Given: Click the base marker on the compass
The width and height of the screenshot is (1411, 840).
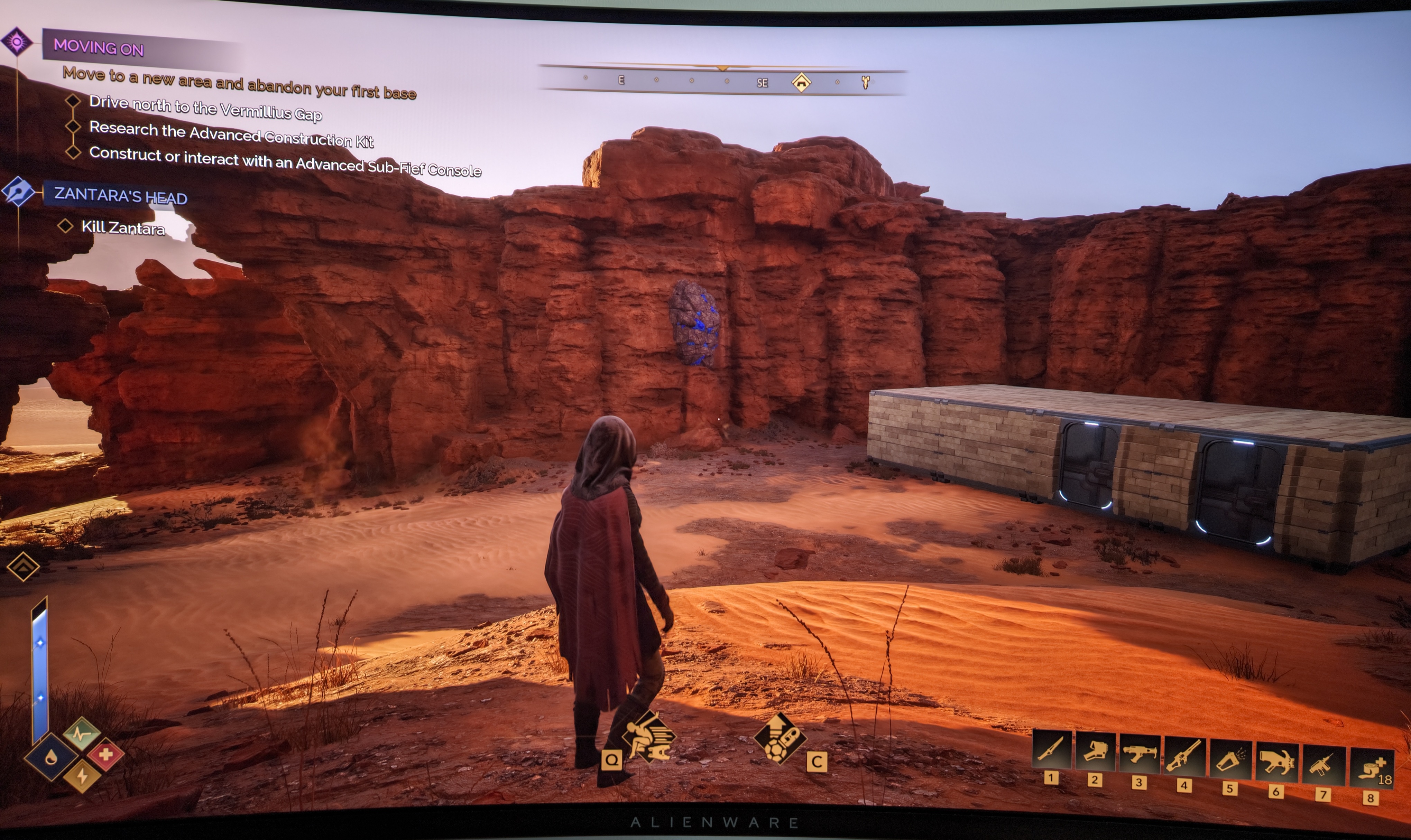Looking at the screenshot, I should pos(801,83).
